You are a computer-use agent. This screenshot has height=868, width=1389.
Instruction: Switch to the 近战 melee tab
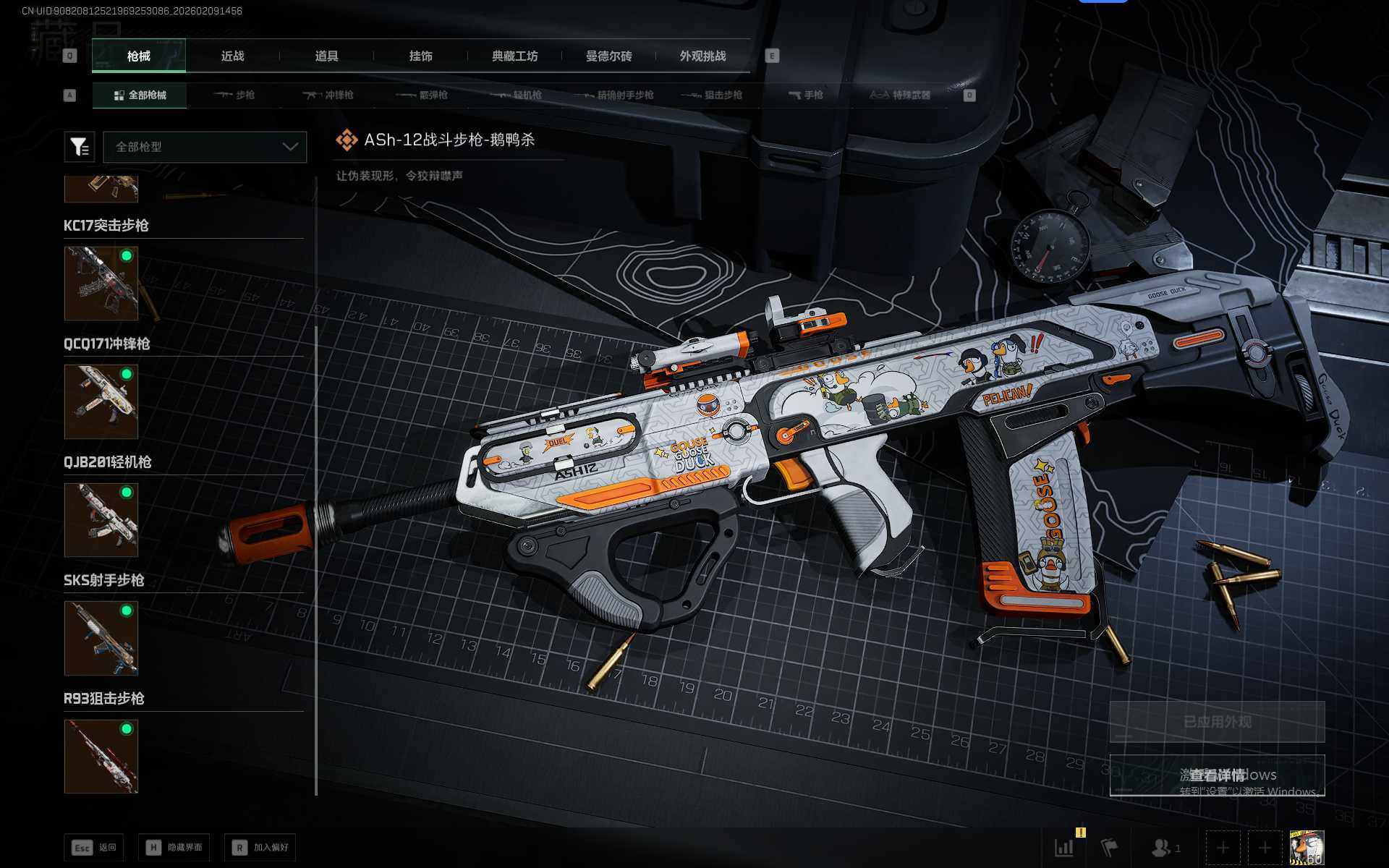[x=232, y=56]
